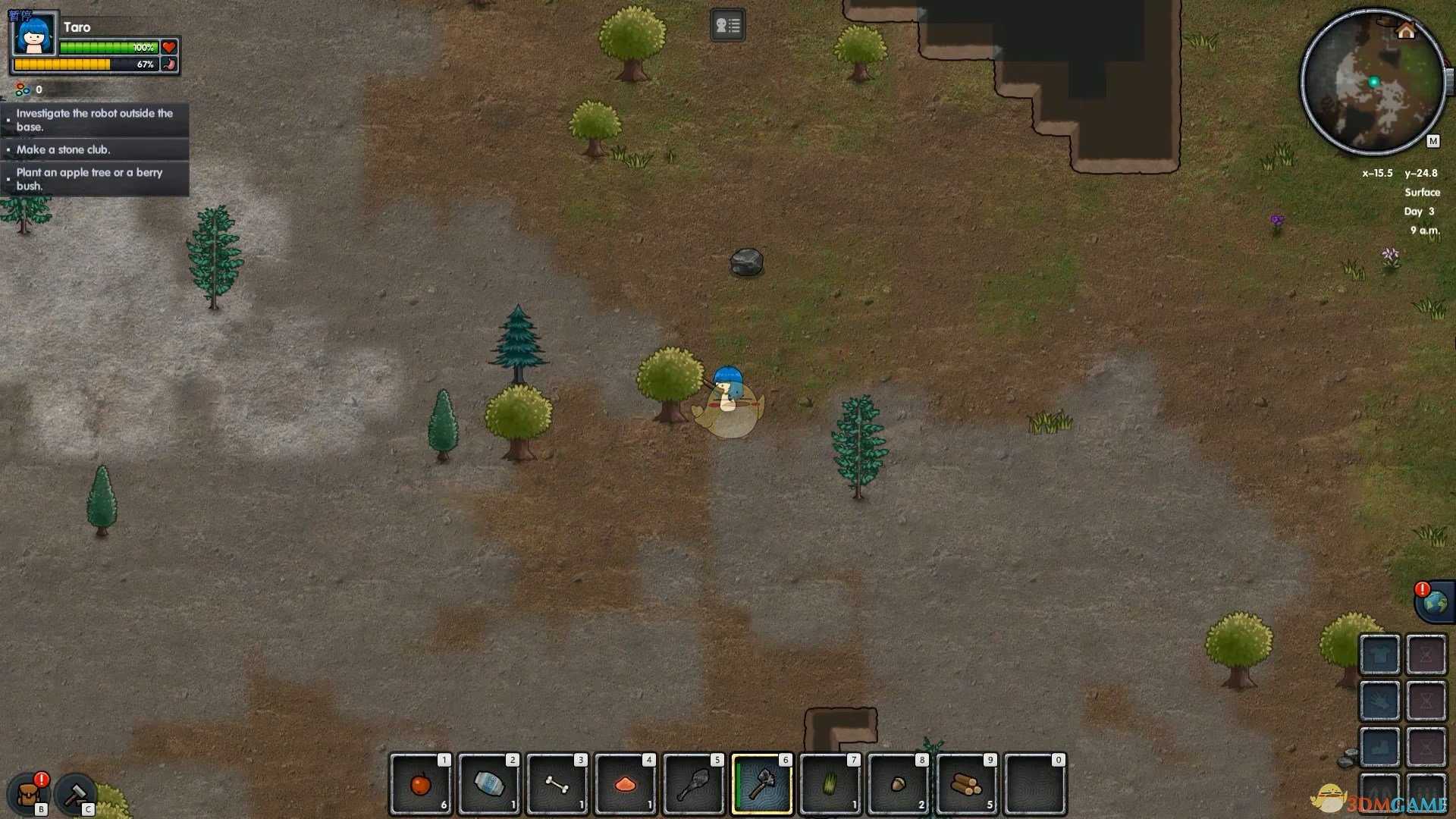Click Taro's character portrait
Screen dimensions: 1456x819
point(34,34)
